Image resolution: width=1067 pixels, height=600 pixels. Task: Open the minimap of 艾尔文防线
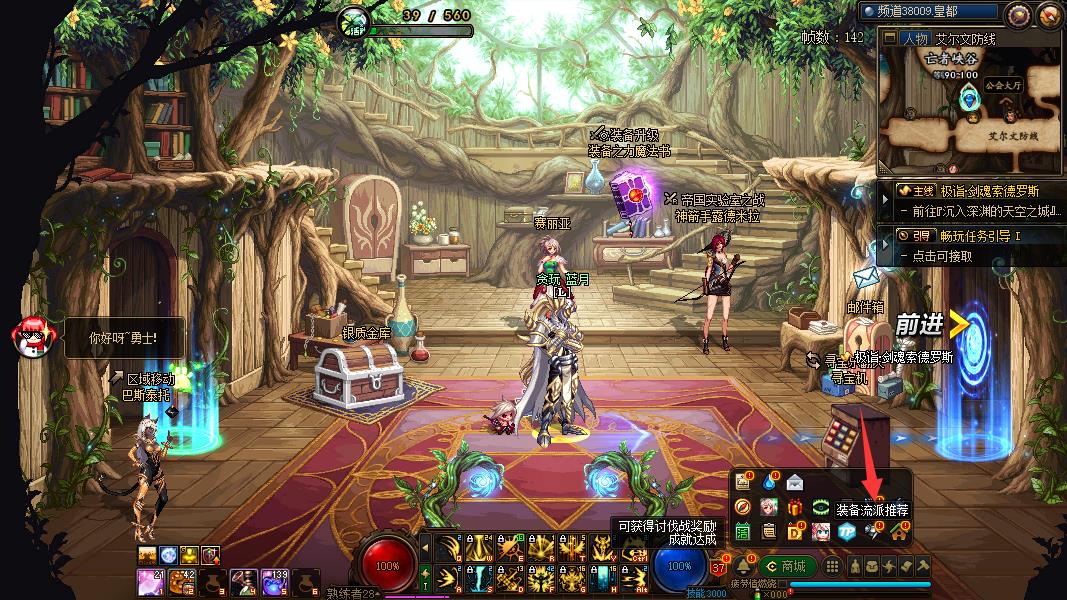969,100
